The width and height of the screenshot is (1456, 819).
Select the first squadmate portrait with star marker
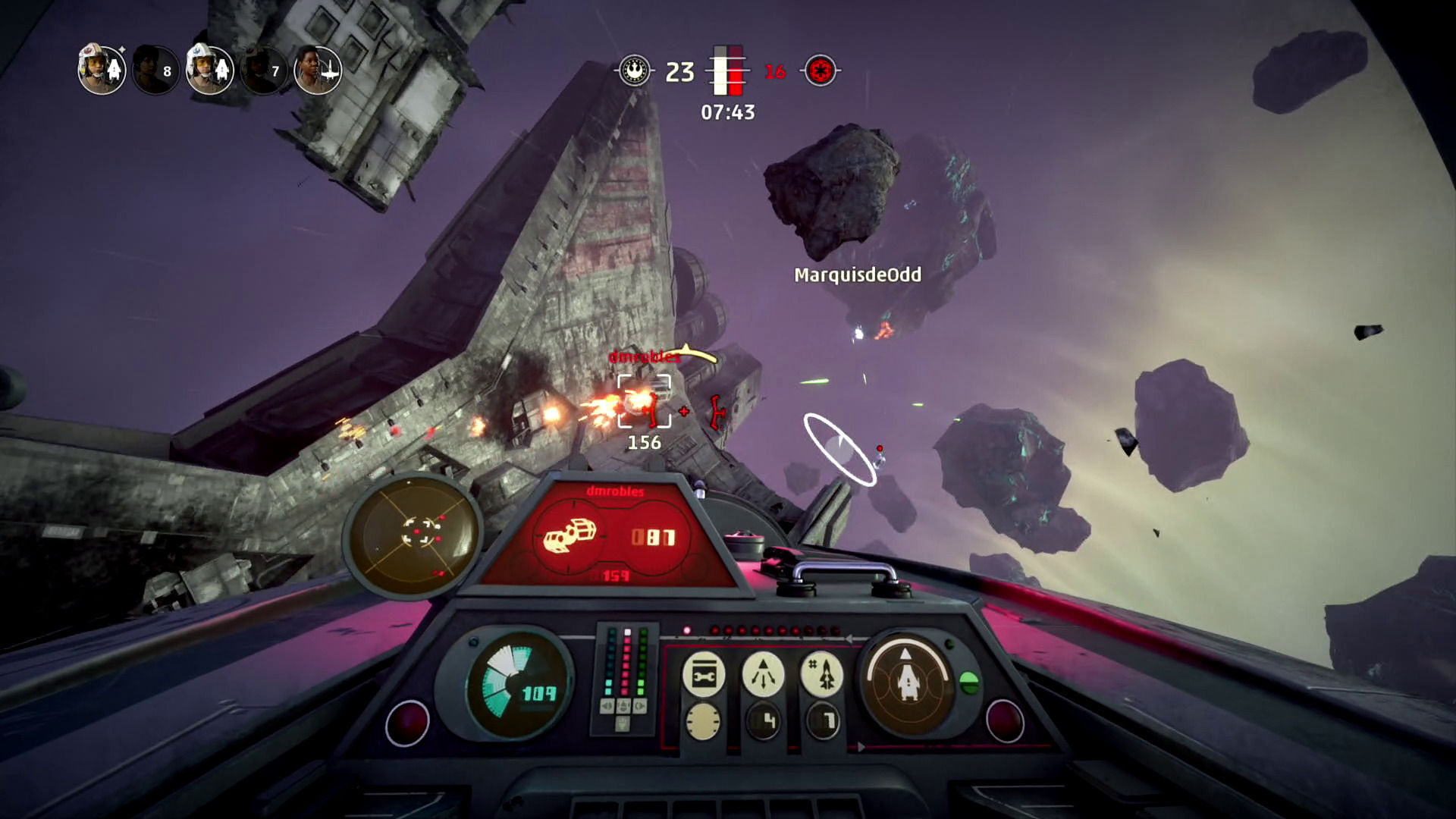click(x=101, y=70)
